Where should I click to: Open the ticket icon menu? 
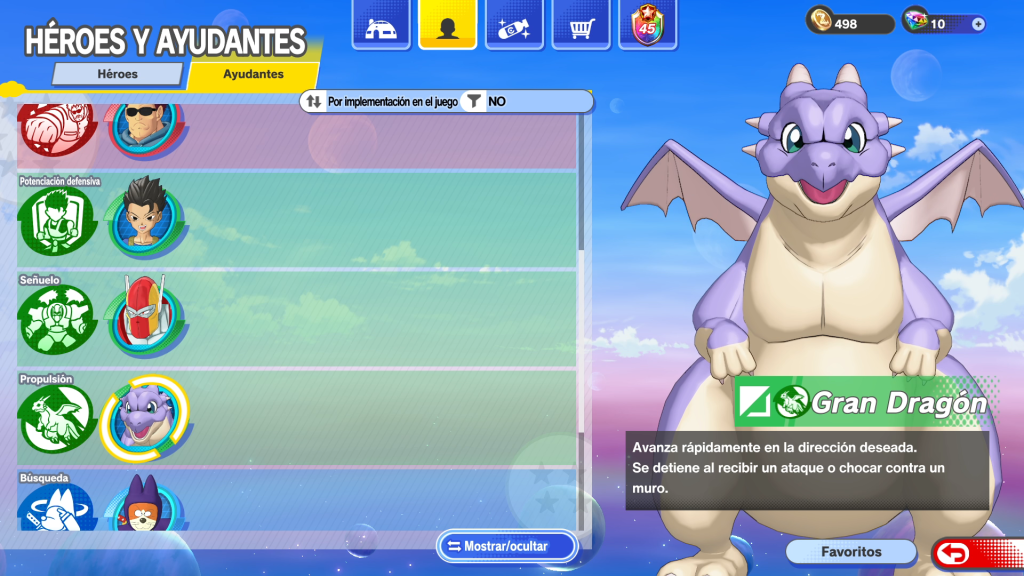514,27
